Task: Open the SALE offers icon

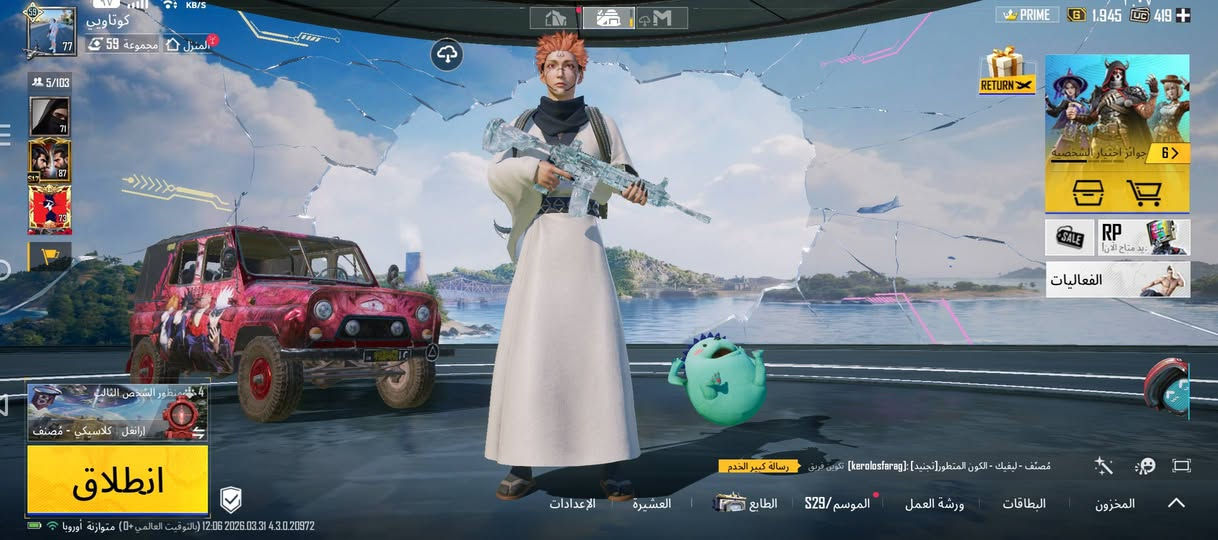Action: 1069,237
